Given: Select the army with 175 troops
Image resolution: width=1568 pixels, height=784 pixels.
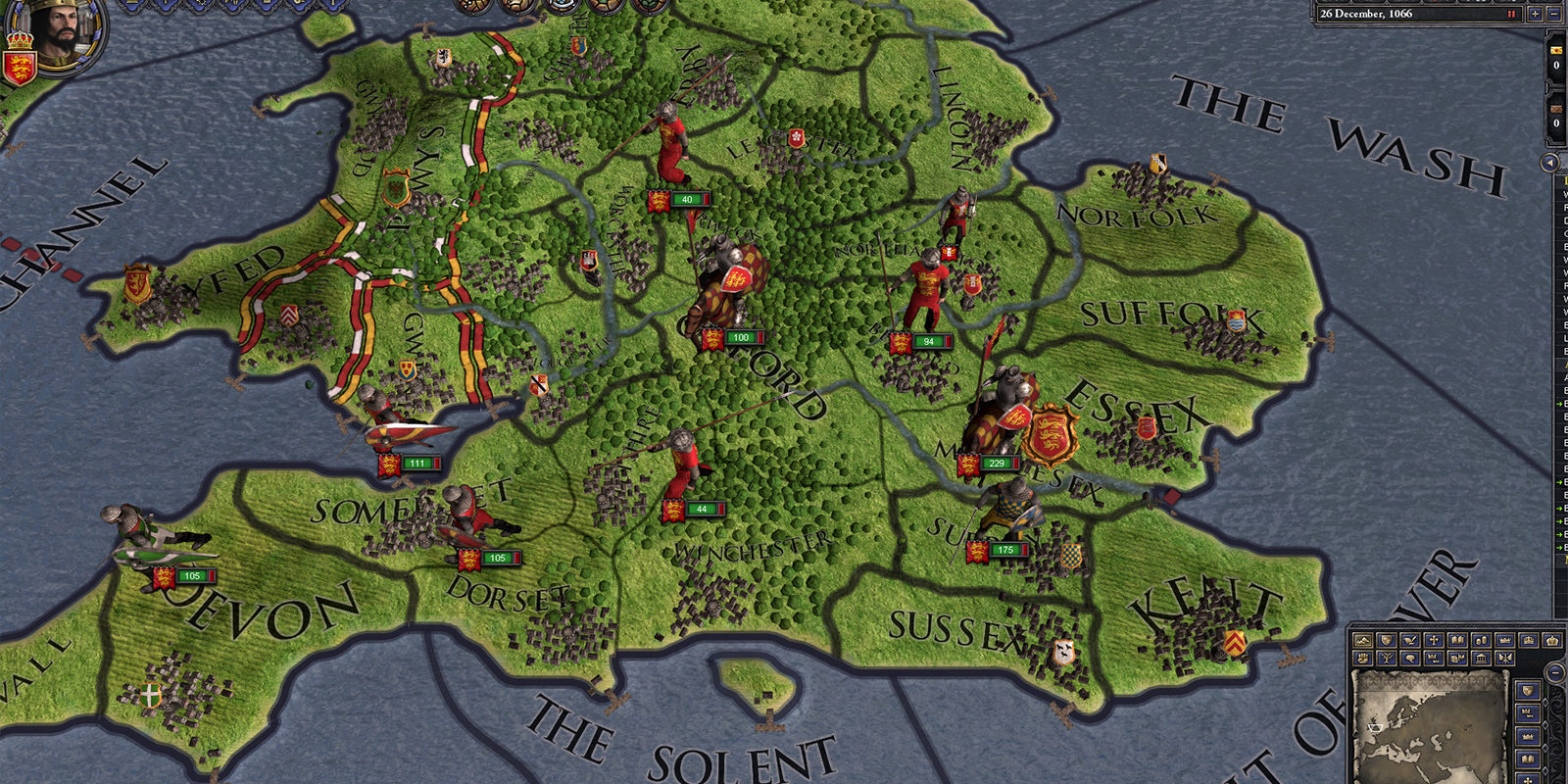Looking at the screenshot, I should (x=1004, y=551).
